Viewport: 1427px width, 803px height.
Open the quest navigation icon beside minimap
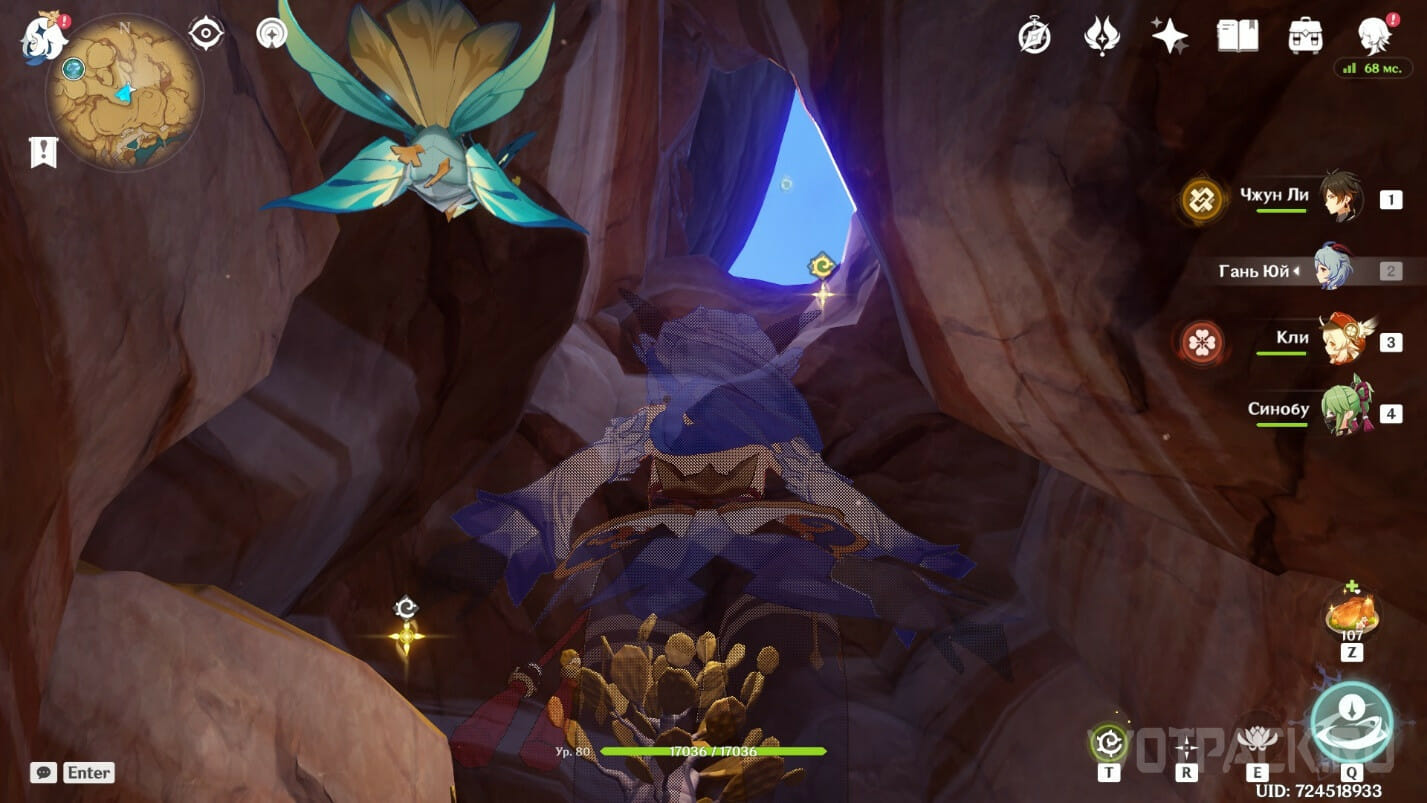click(206, 34)
